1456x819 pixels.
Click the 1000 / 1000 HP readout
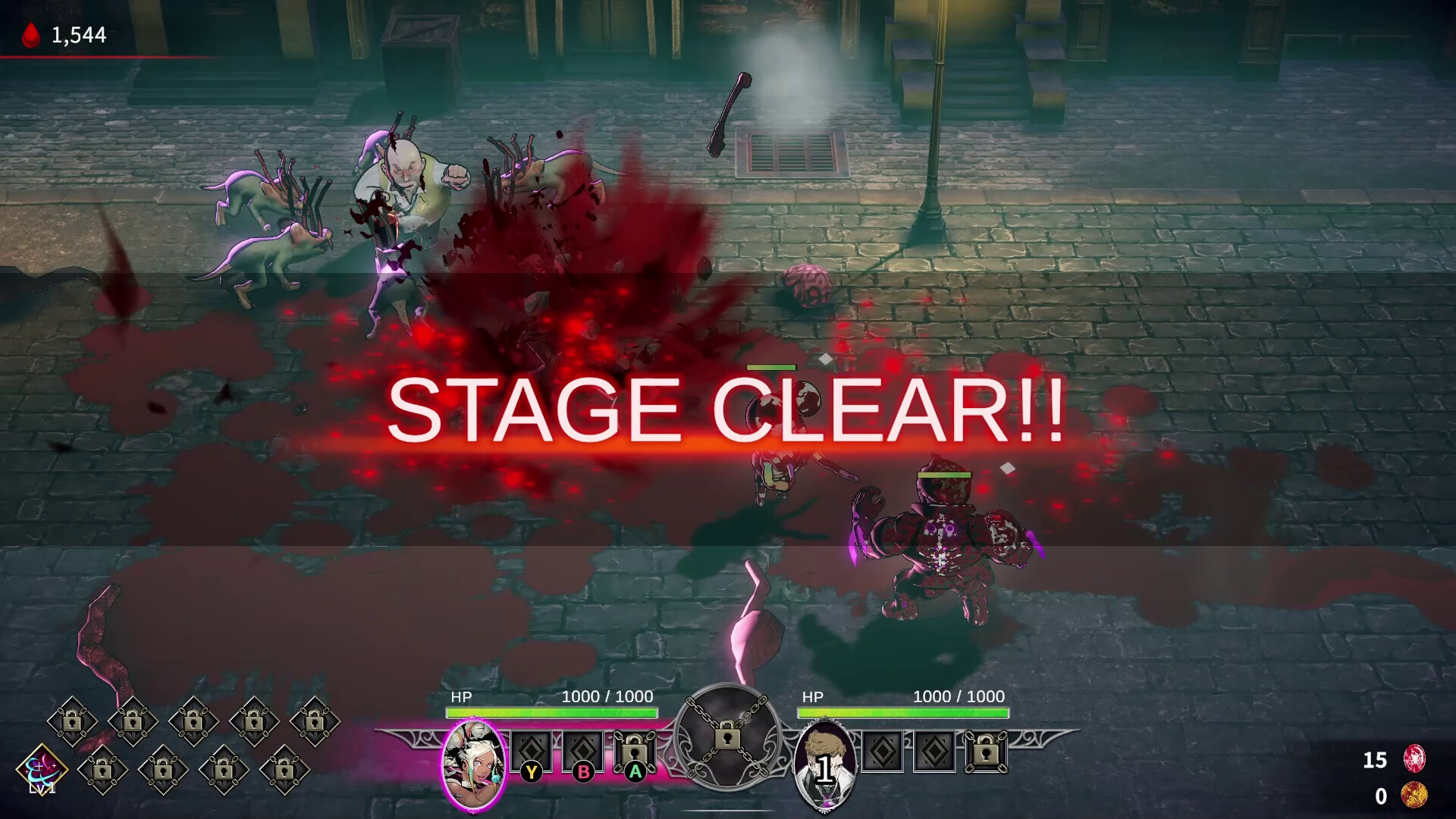coord(606,696)
